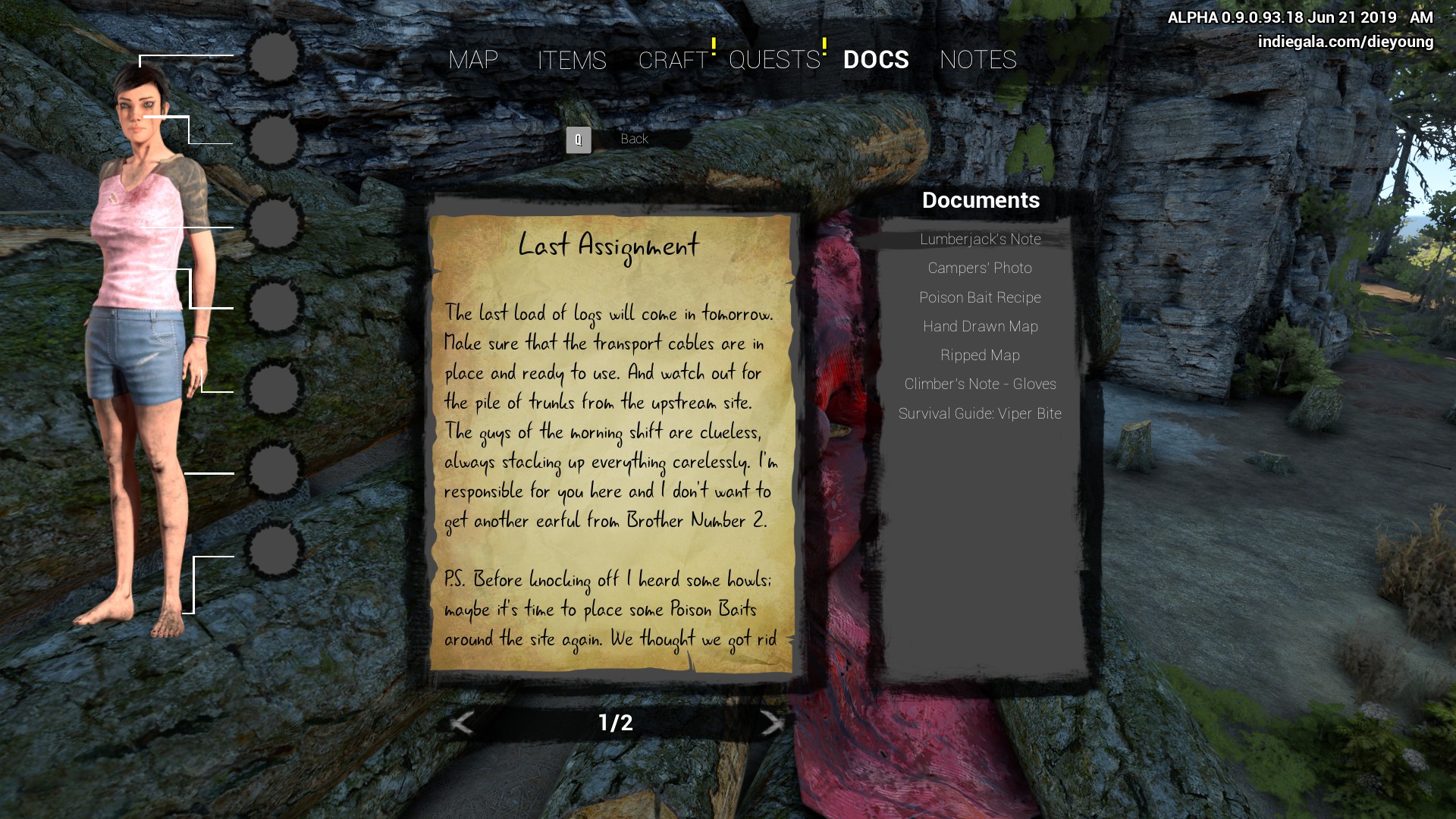Image resolution: width=1456 pixels, height=819 pixels.
Task: Show the QUESTS tab
Action: [774, 60]
